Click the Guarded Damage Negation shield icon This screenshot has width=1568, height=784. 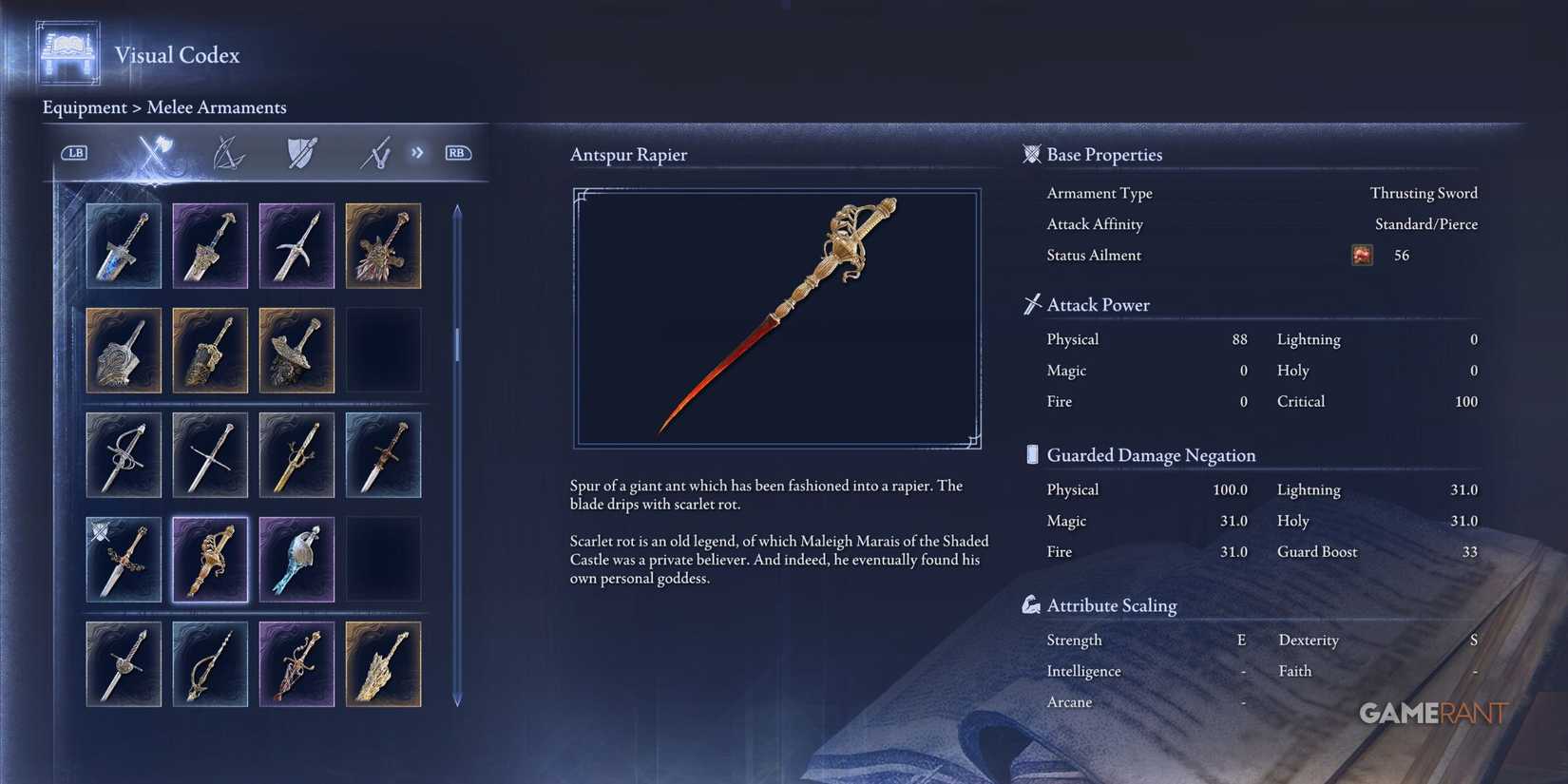[x=1032, y=454]
